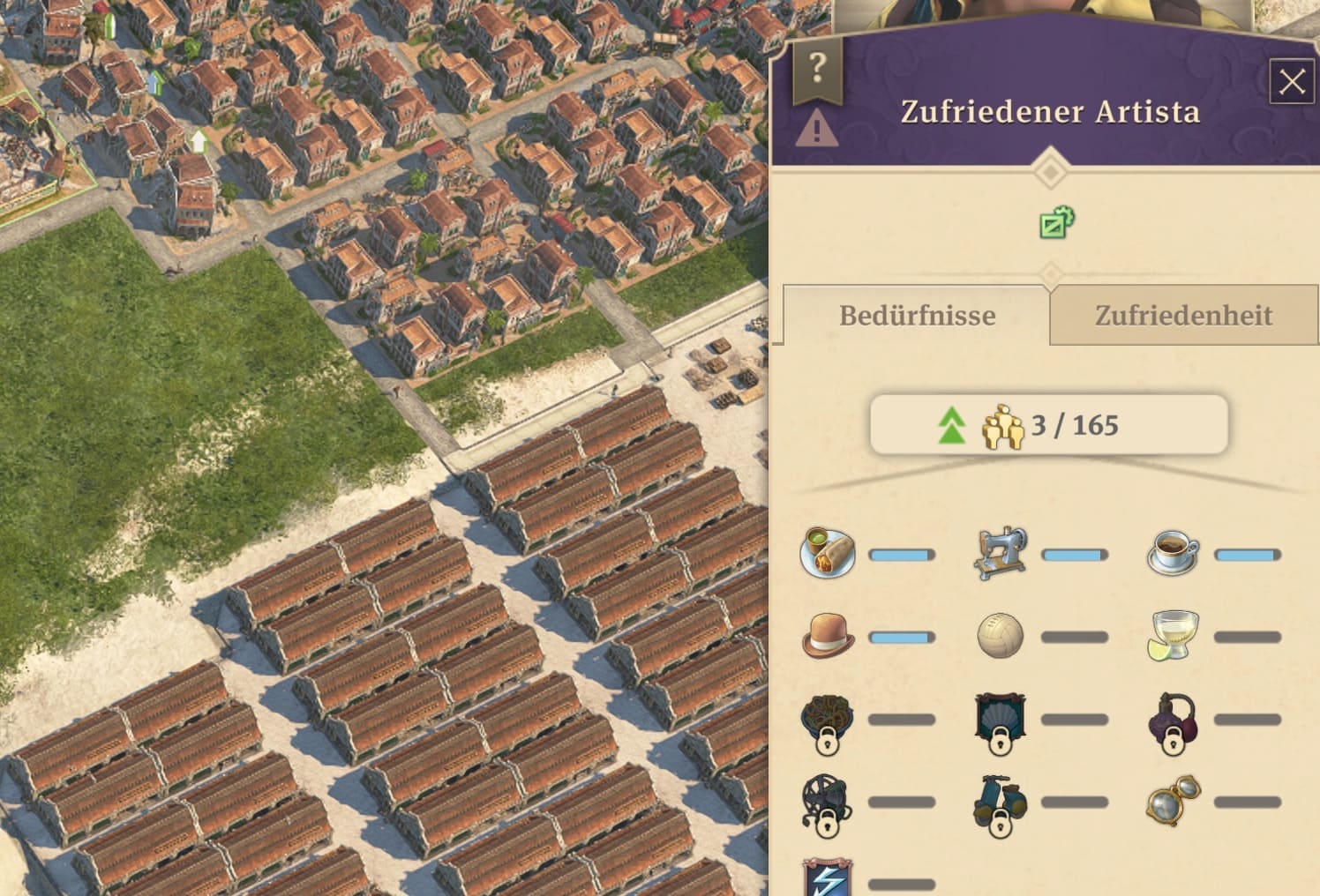
Task: Click the green gear upgrade icon
Action: pos(1056,223)
